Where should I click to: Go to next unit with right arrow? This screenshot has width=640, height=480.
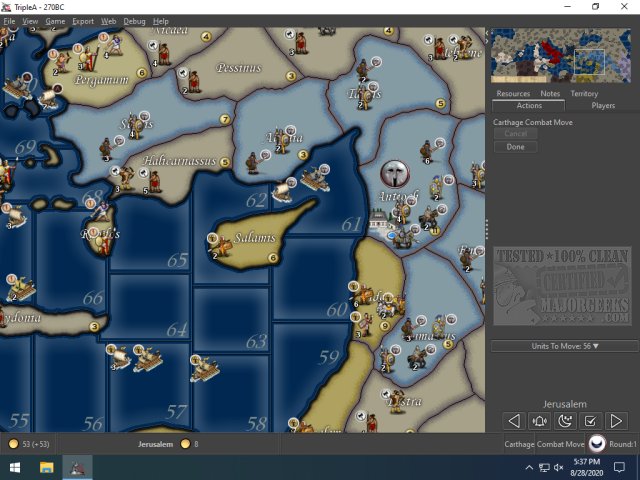pyautogui.click(x=617, y=421)
